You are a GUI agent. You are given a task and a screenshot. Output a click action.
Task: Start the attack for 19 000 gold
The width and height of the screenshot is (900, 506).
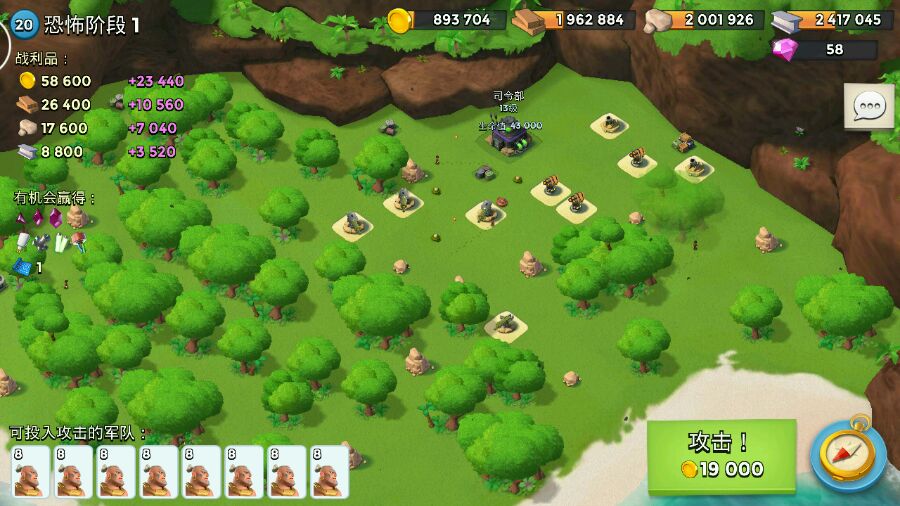tap(721, 456)
